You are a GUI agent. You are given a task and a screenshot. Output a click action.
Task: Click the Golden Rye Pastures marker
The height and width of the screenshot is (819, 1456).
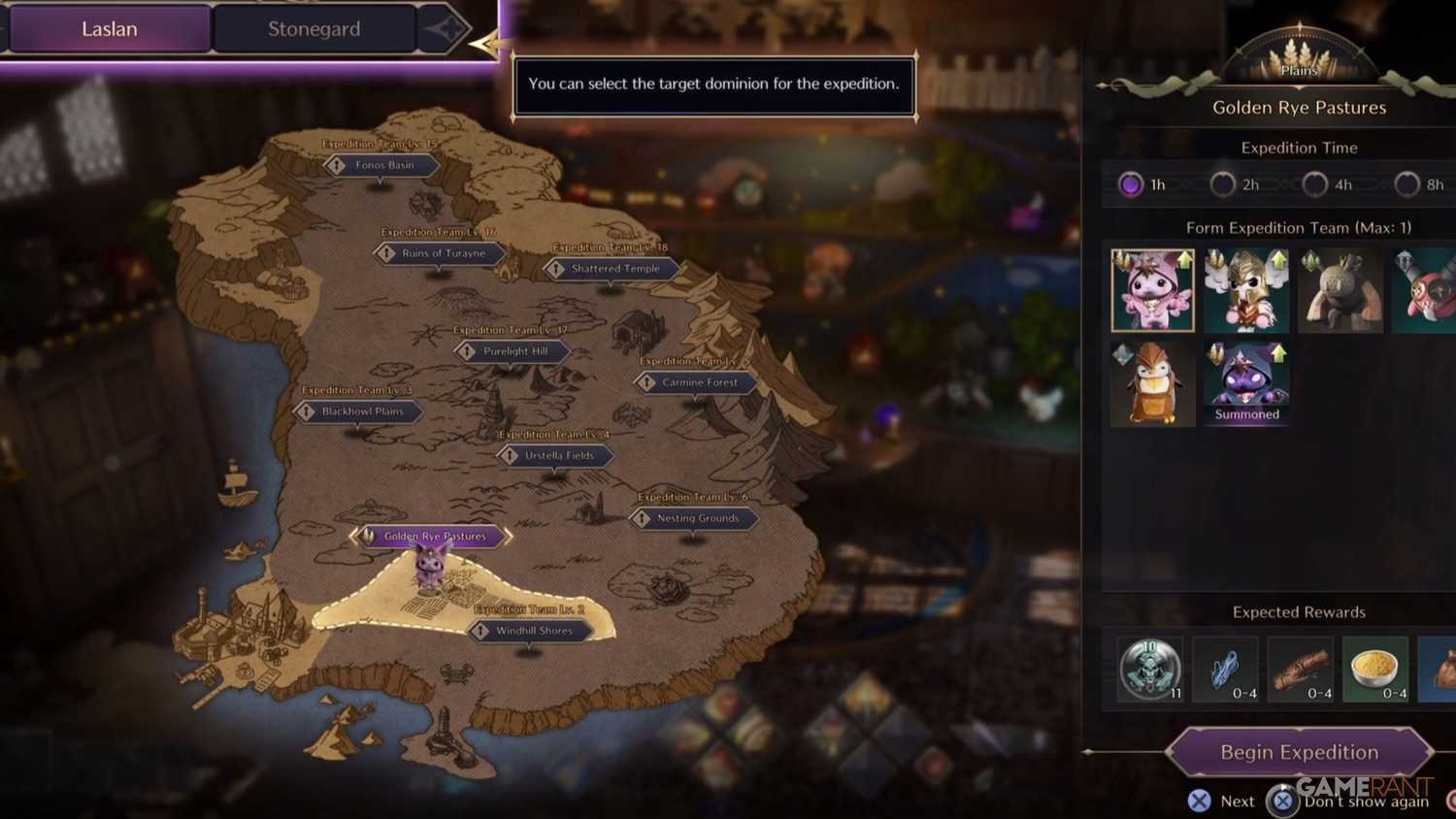433,536
